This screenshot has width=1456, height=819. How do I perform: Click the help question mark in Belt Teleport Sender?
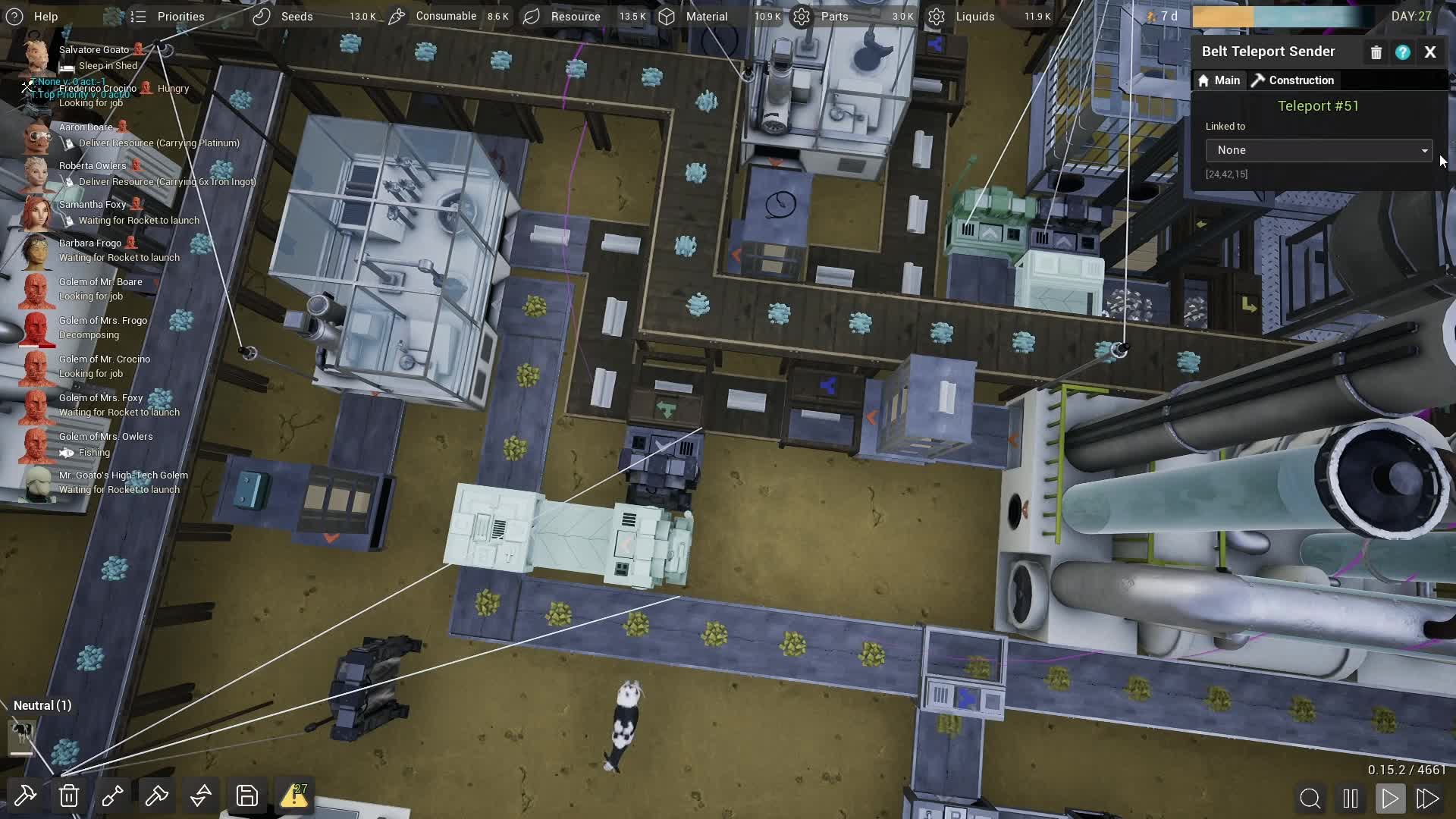(1403, 52)
